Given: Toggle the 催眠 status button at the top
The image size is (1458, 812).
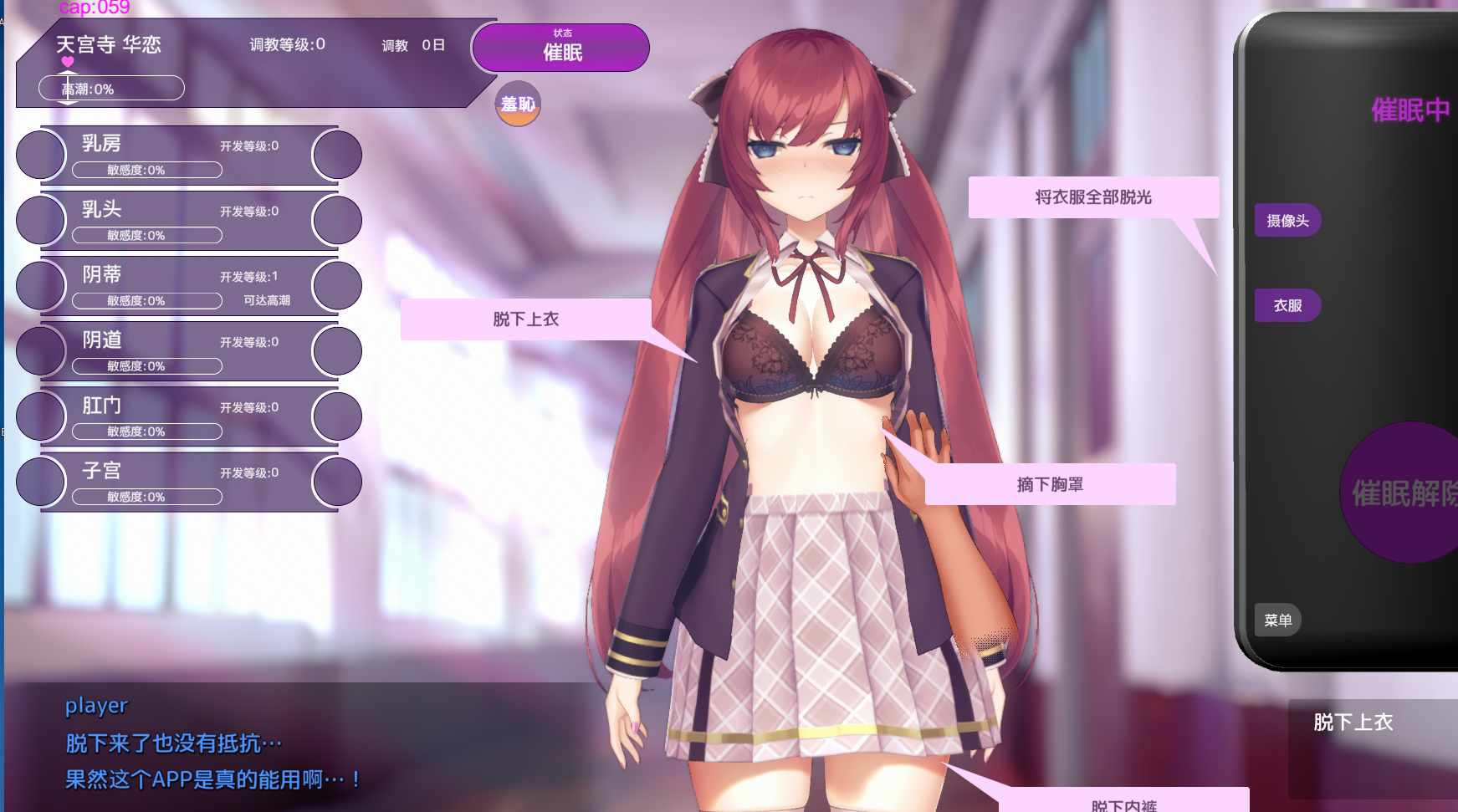Looking at the screenshot, I should [x=560, y=48].
